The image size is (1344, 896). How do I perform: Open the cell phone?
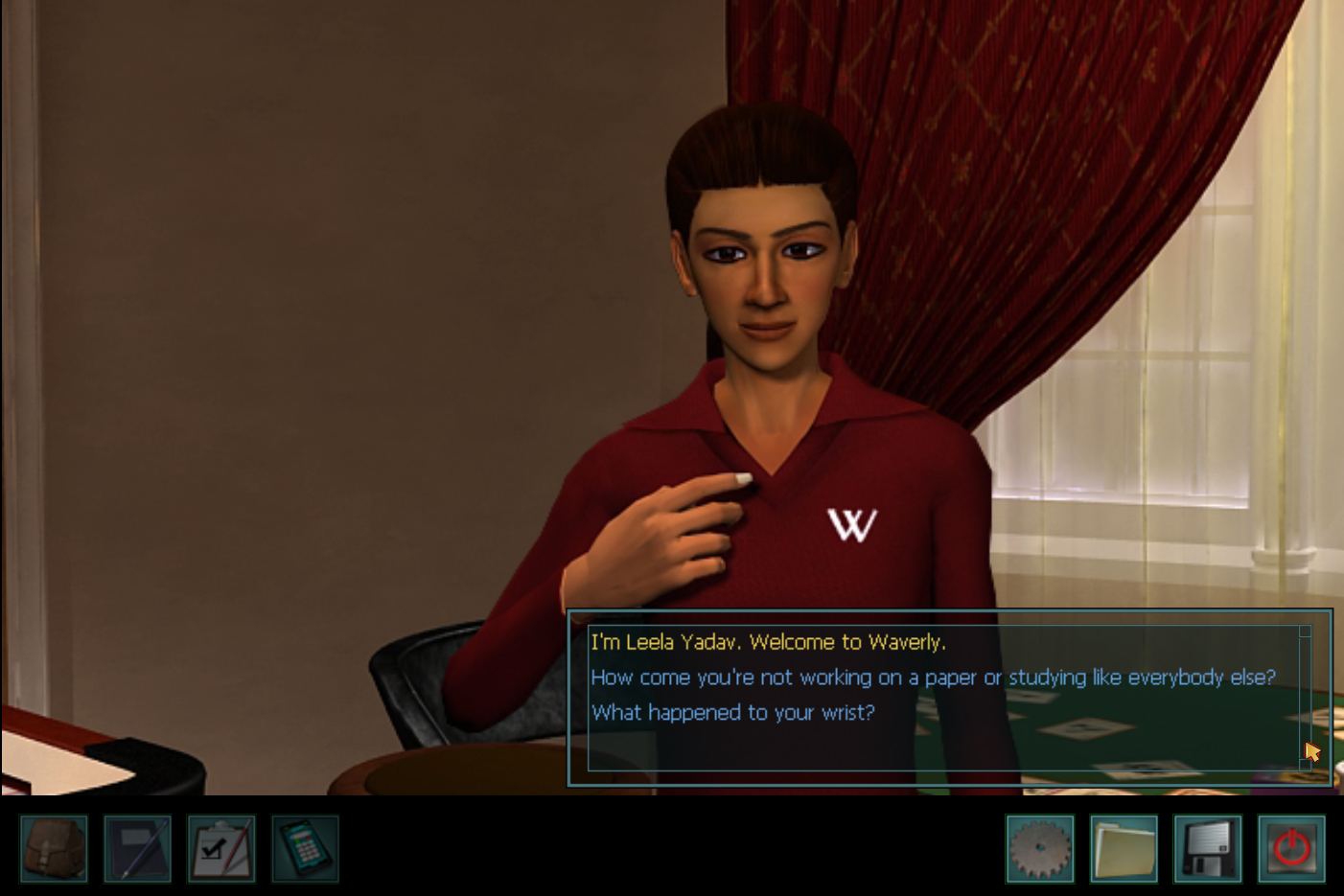pos(305,848)
